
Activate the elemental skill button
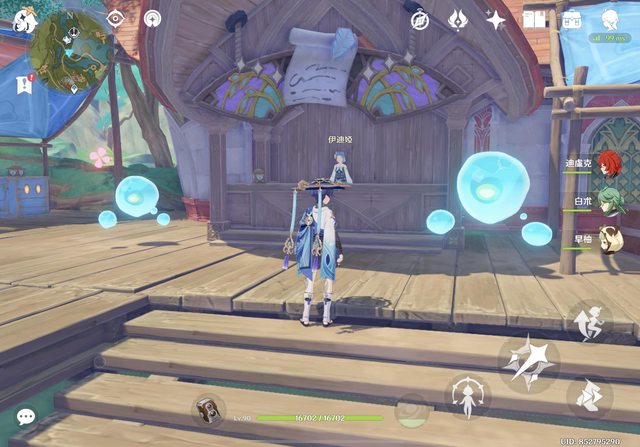pos(467,397)
